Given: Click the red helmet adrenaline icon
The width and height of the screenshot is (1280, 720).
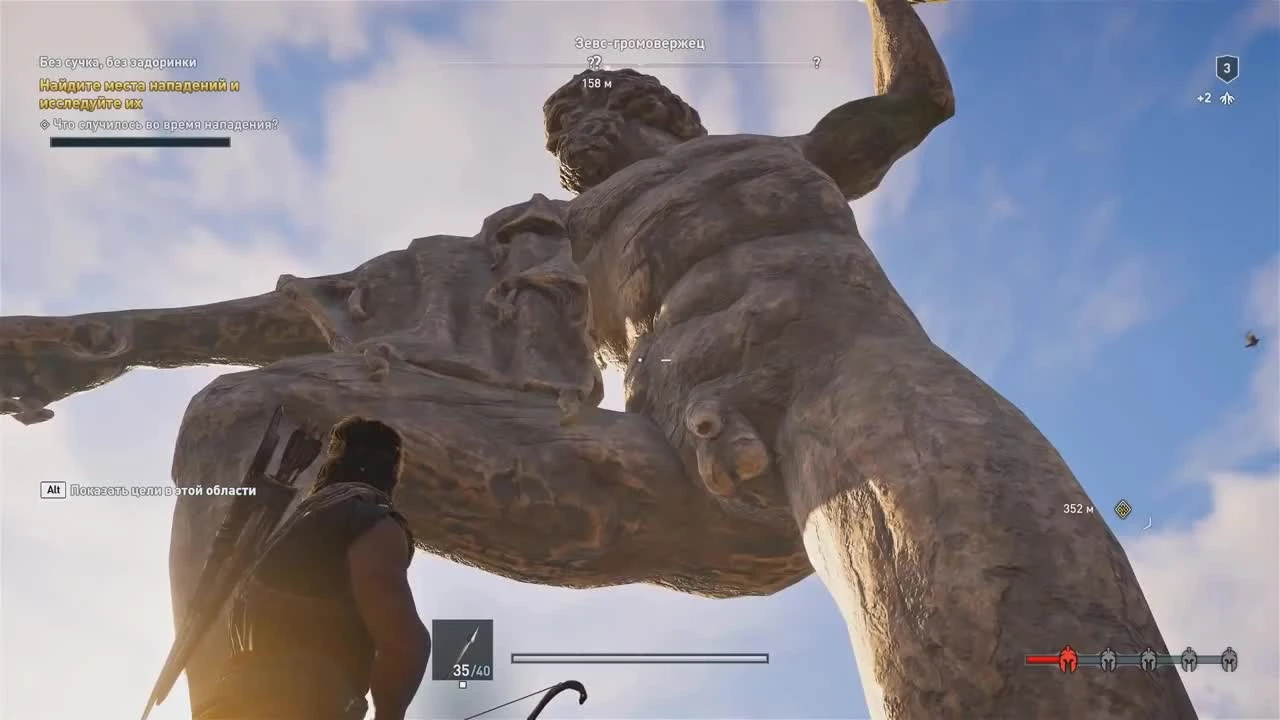Looking at the screenshot, I should pyautogui.click(x=1066, y=659).
